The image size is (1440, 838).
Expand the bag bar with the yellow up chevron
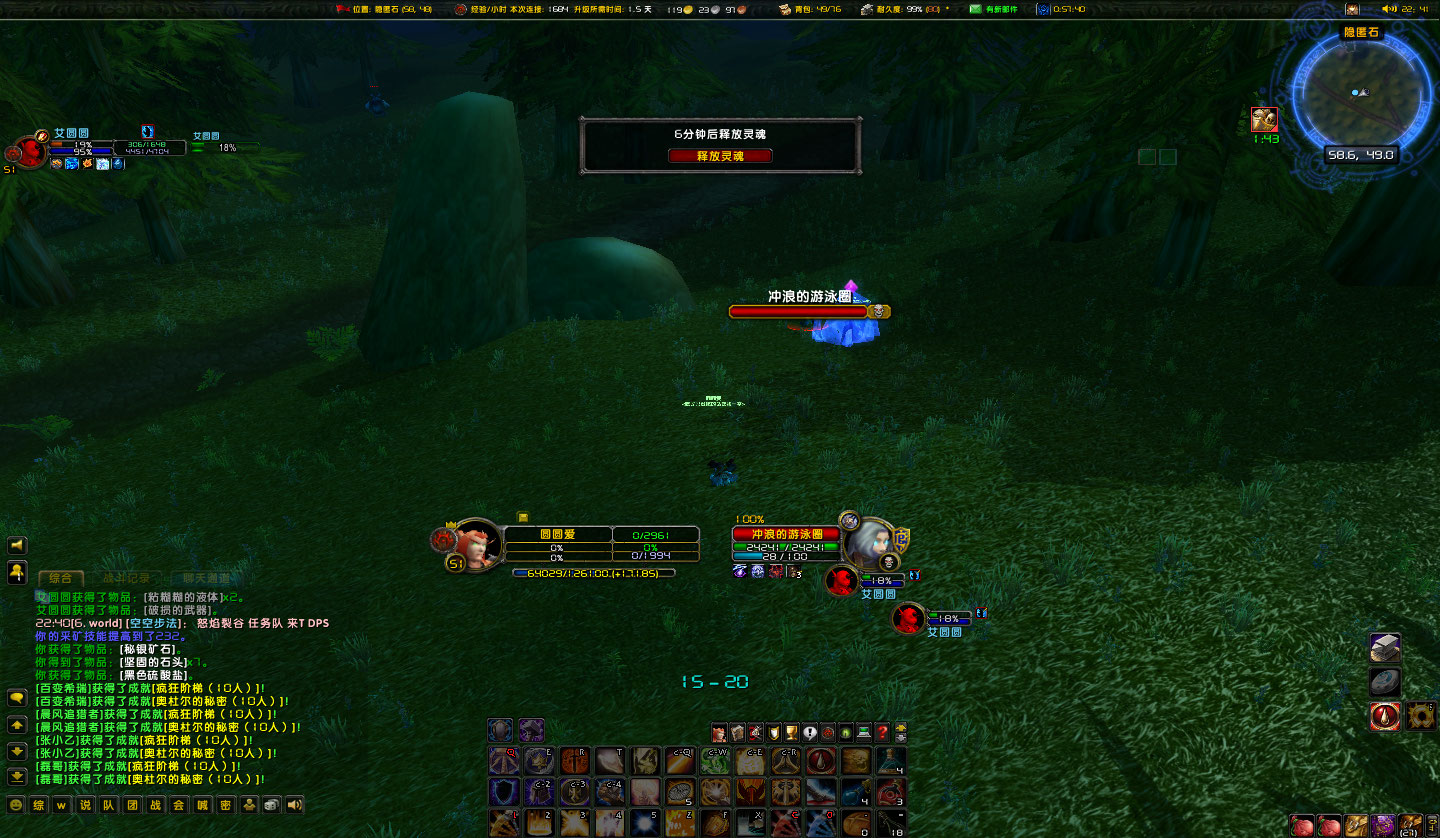pyautogui.click(x=900, y=729)
